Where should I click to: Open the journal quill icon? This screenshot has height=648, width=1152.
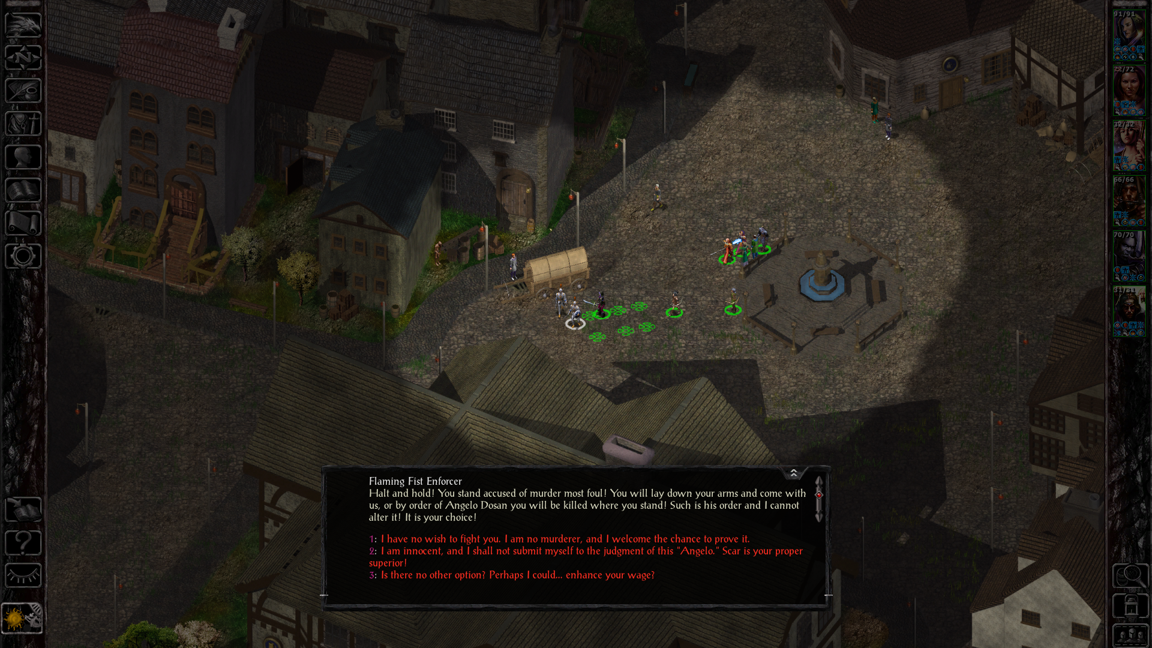[x=23, y=91]
